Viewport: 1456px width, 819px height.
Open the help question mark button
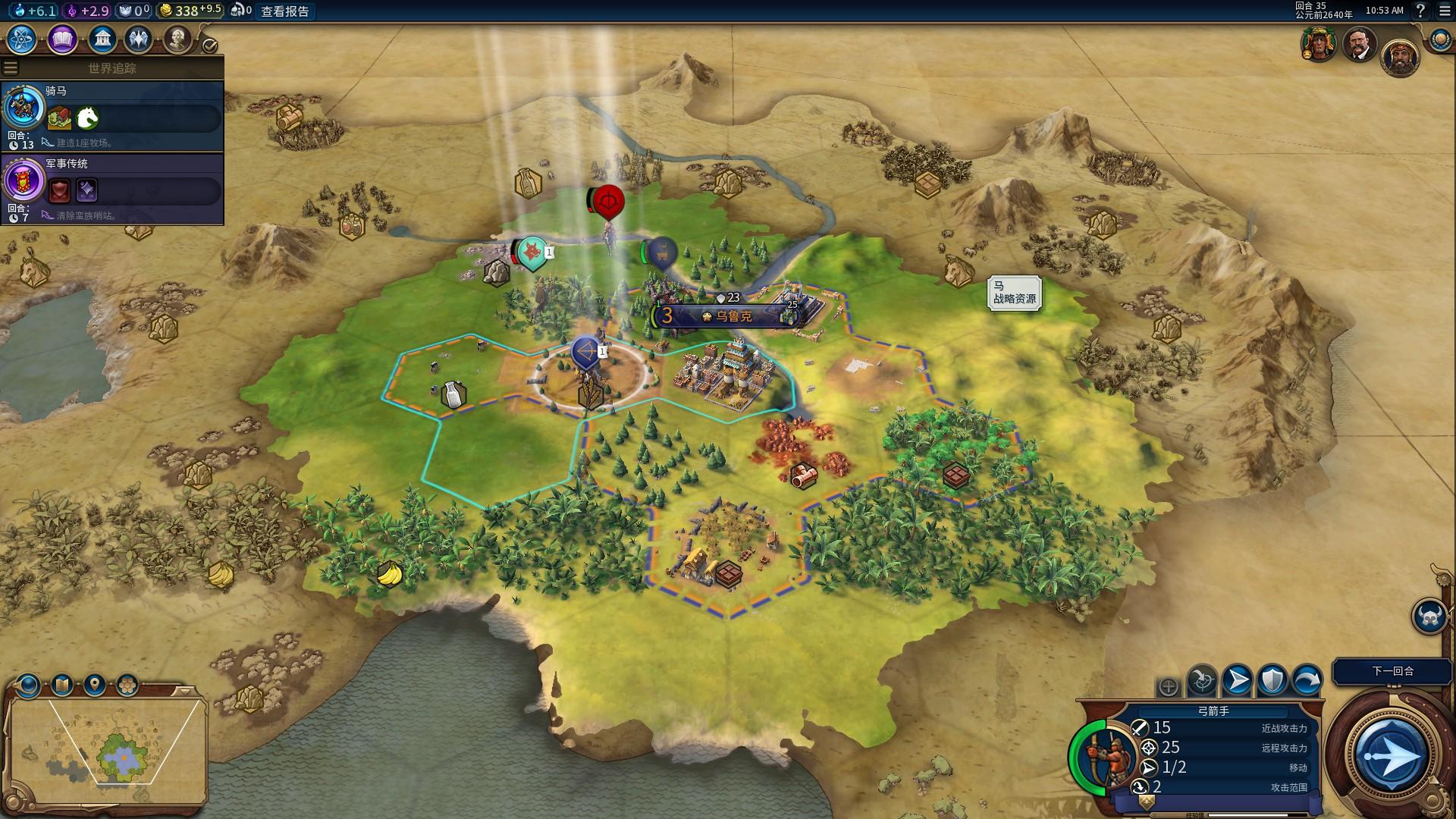[1420, 11]
